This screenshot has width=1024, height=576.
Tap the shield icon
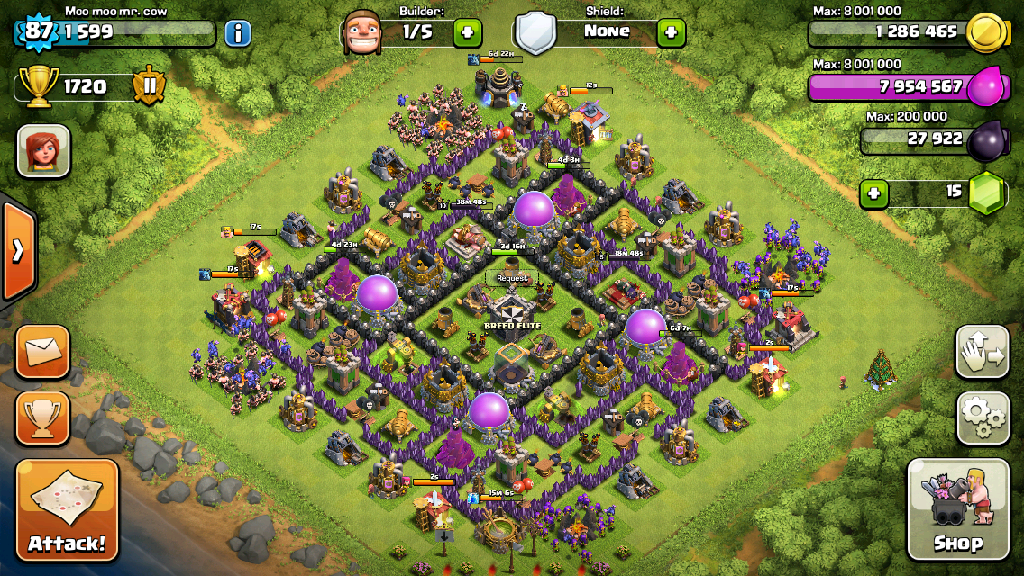coord(535,32)
